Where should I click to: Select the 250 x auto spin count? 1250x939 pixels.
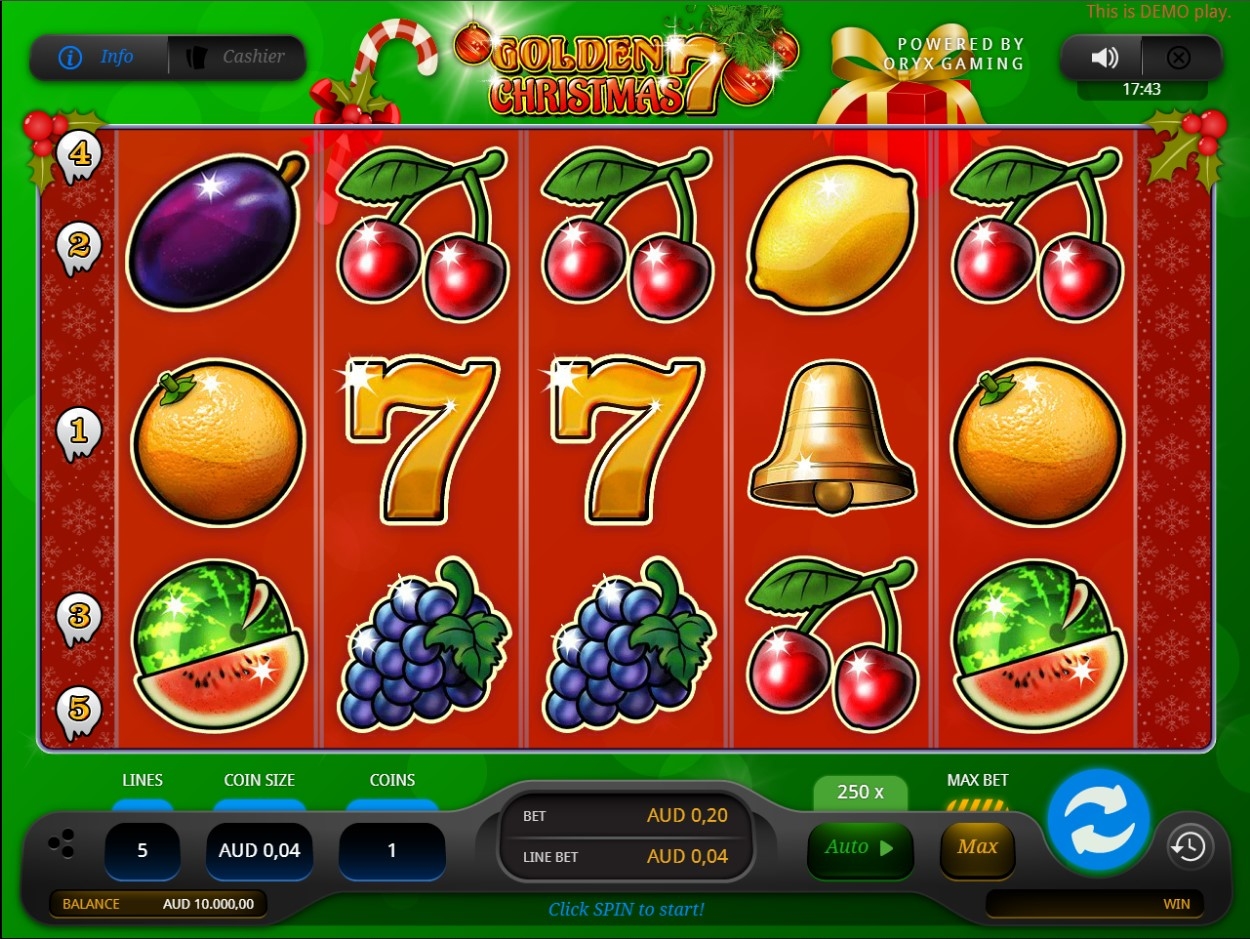860,793
